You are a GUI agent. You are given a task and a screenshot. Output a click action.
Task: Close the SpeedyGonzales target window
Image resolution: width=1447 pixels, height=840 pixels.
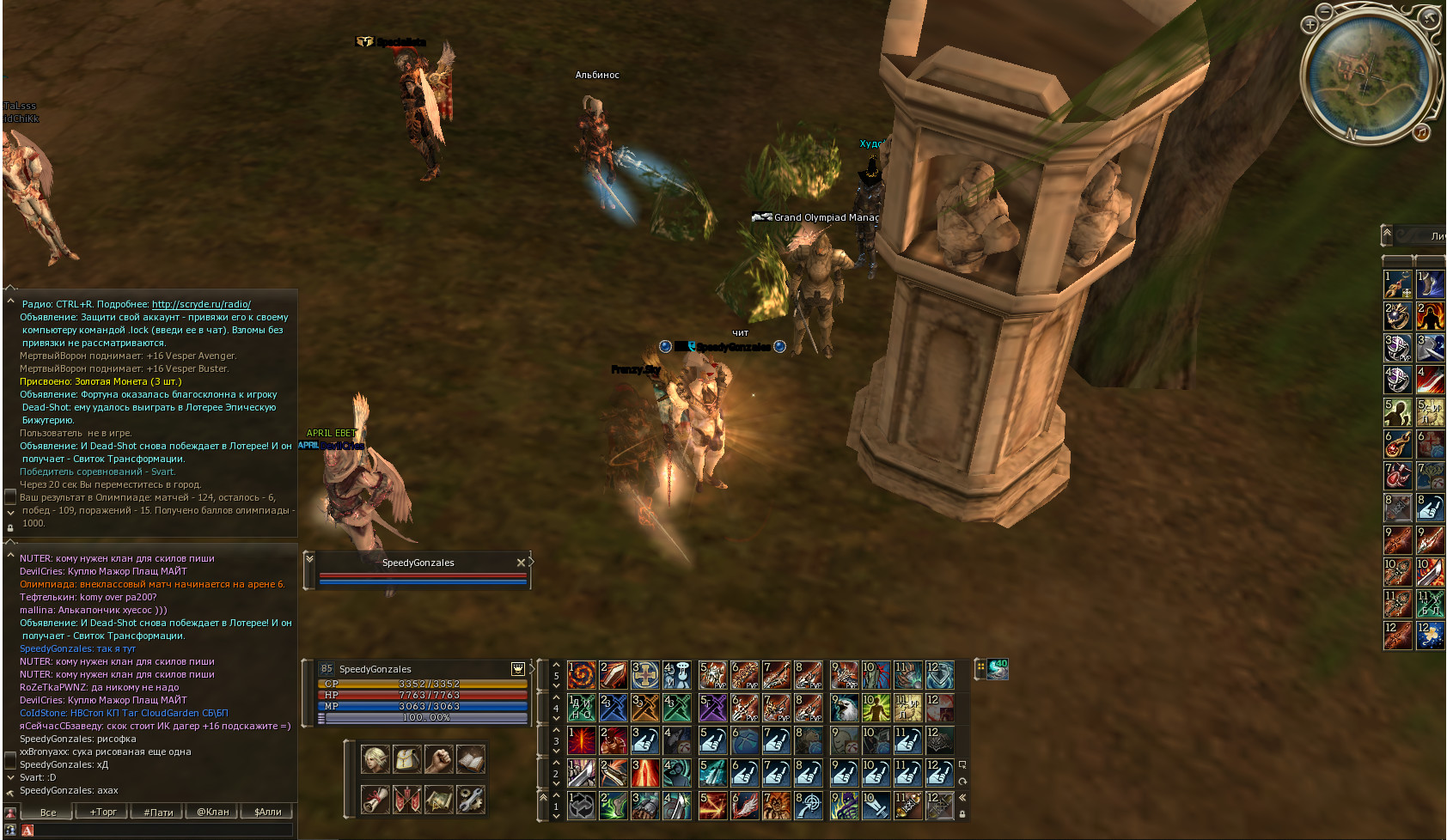coord(521,563)
